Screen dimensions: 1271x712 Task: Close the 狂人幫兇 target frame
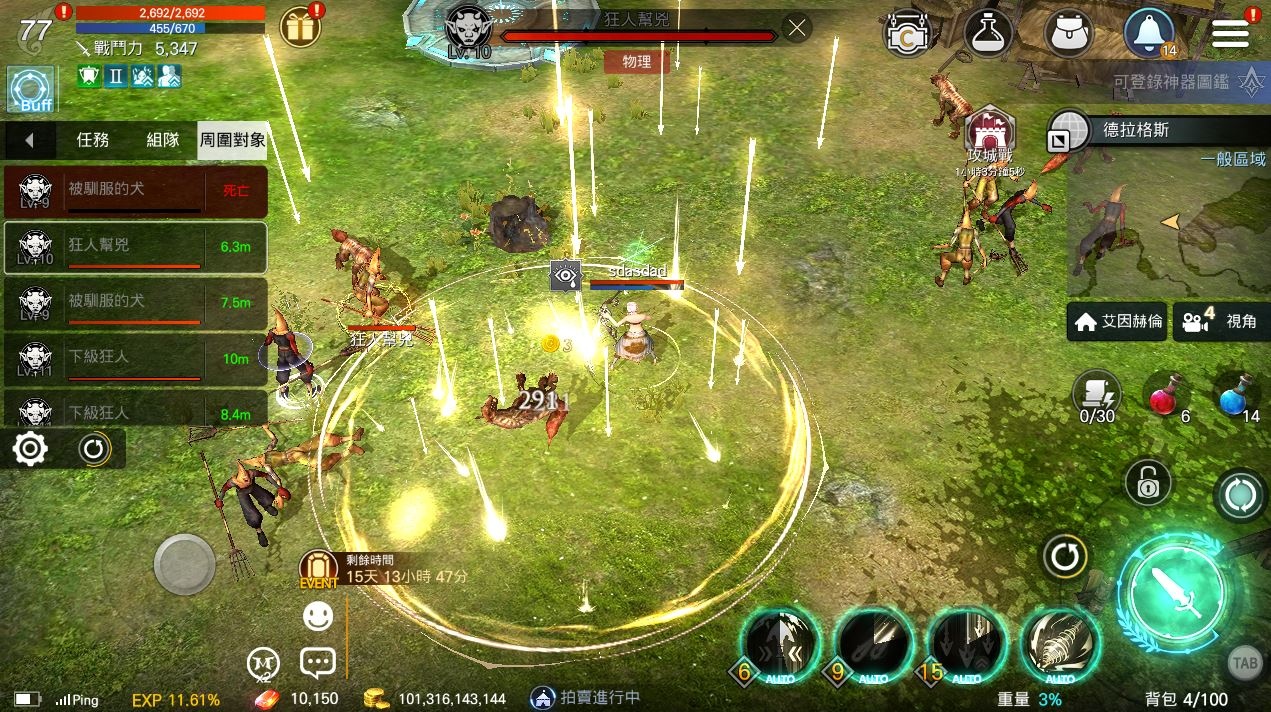(x=796, y=28)
